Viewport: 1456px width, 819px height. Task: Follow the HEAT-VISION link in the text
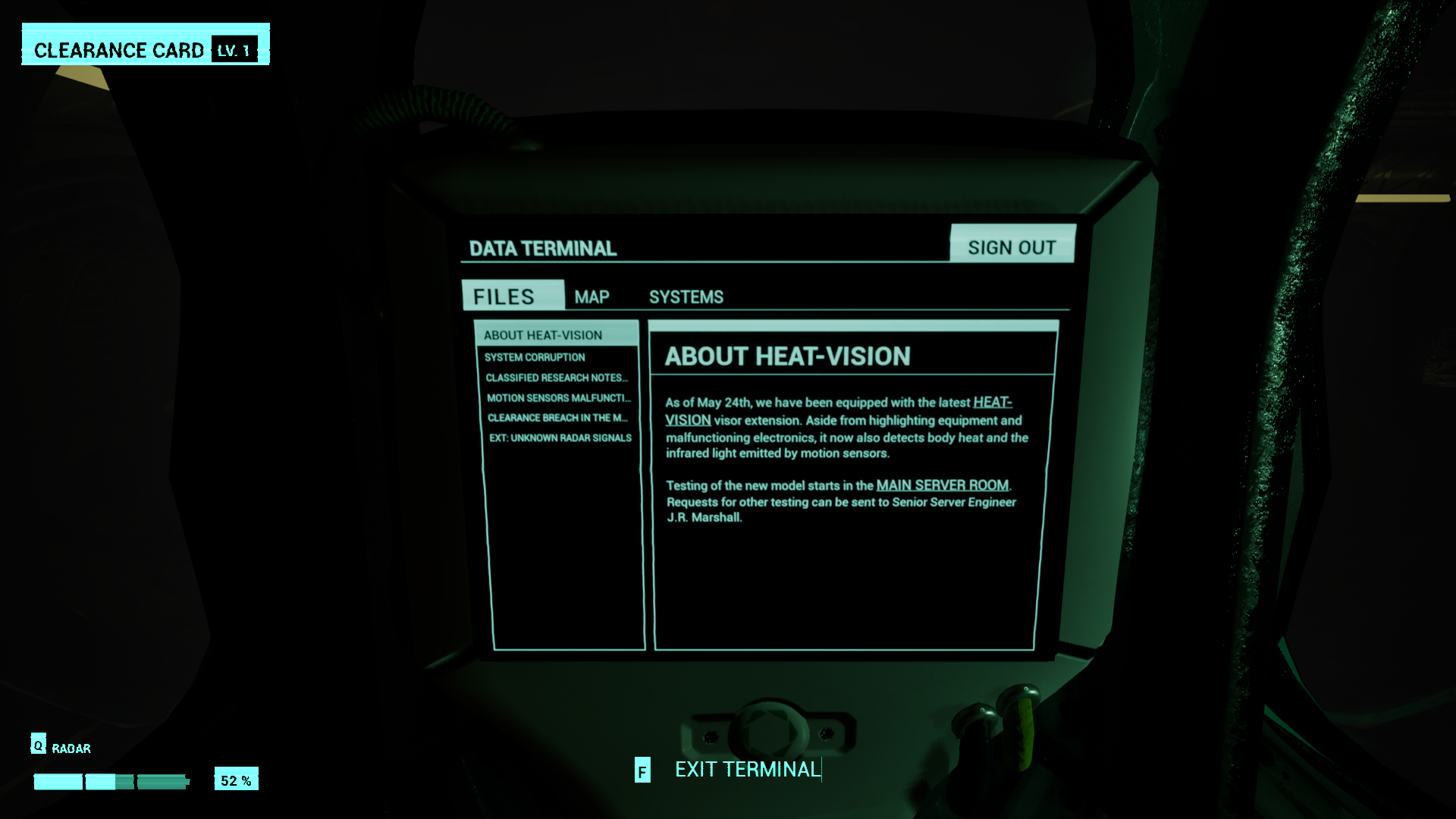click(992, 403)
